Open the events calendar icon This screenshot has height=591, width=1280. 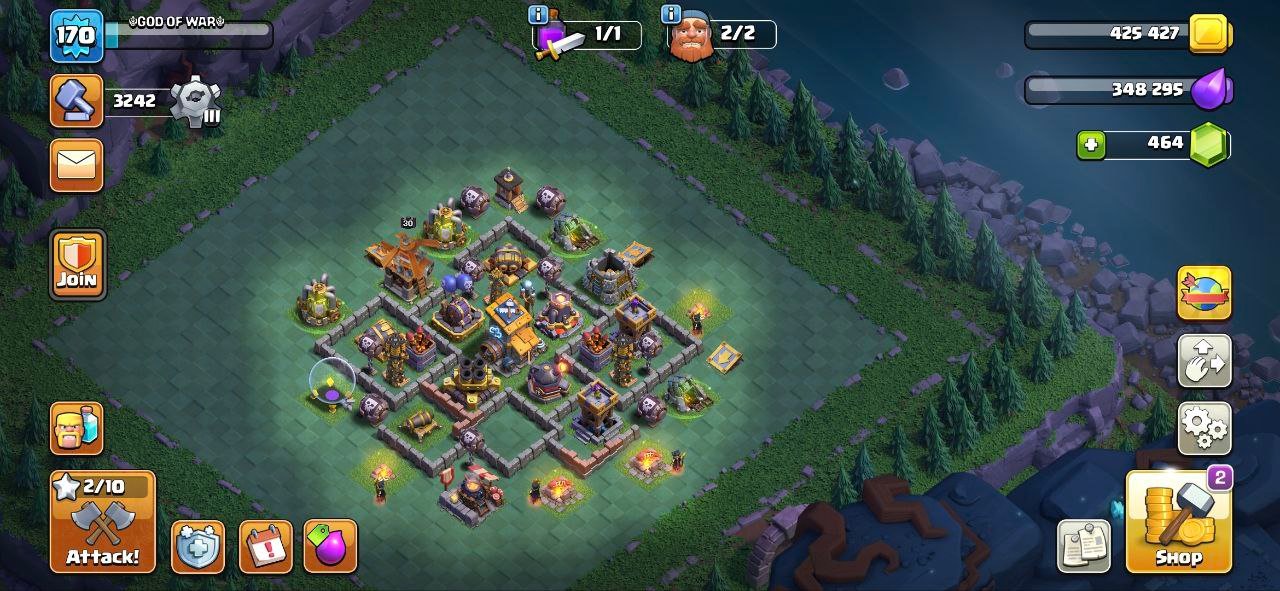click(x=266, y=546)
